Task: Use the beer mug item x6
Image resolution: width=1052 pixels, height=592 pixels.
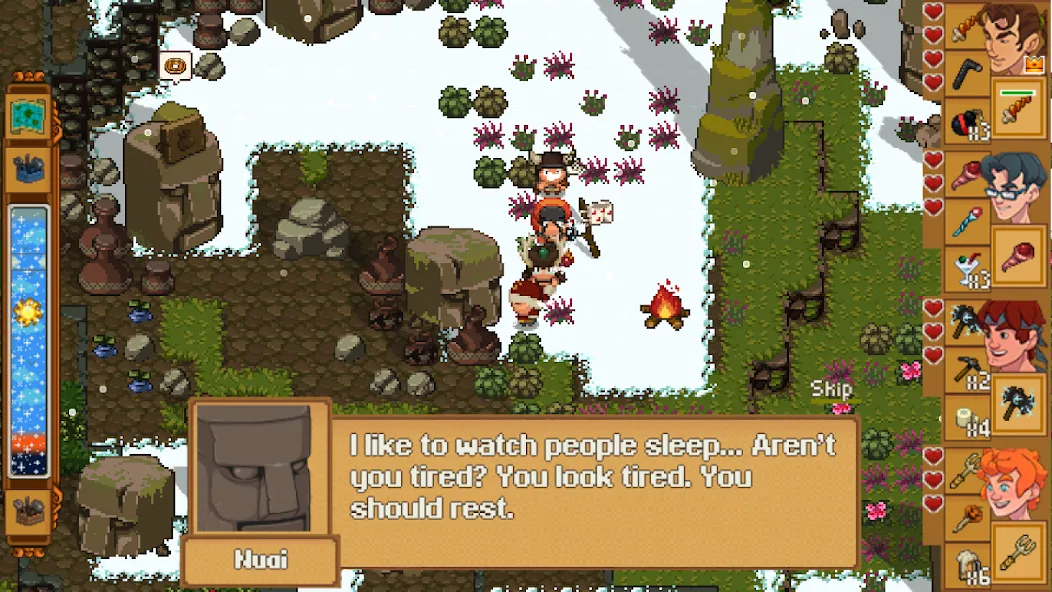Action: tap(966, 565)
